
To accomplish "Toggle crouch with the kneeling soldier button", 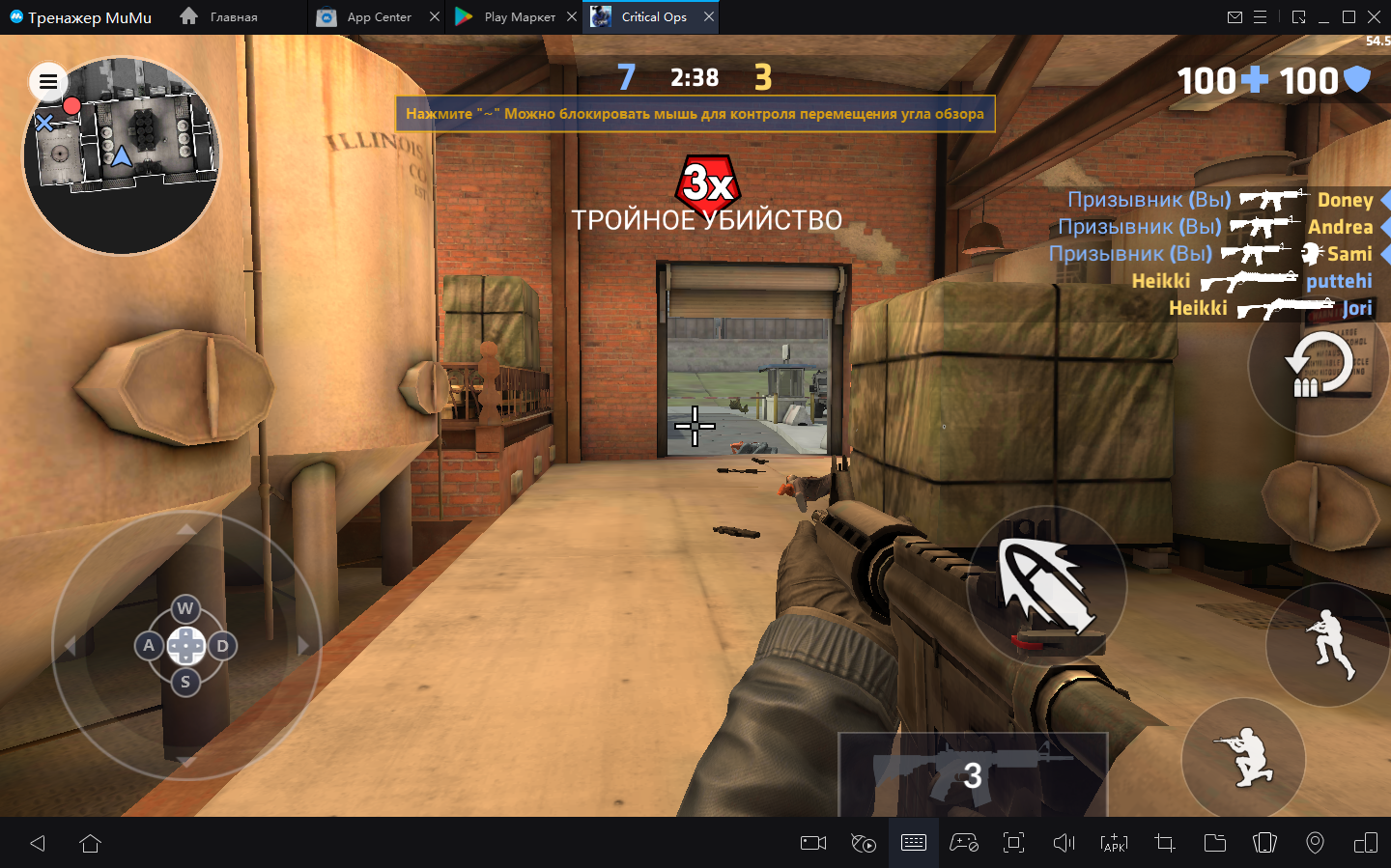I will [1244, 758].
